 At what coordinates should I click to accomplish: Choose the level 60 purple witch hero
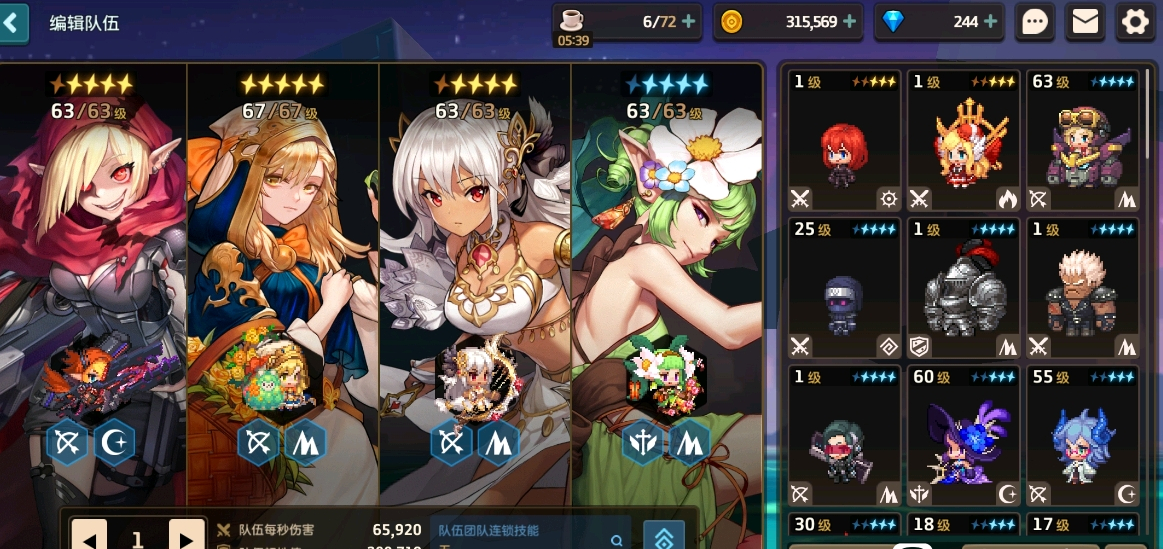(x=963, y=435)
